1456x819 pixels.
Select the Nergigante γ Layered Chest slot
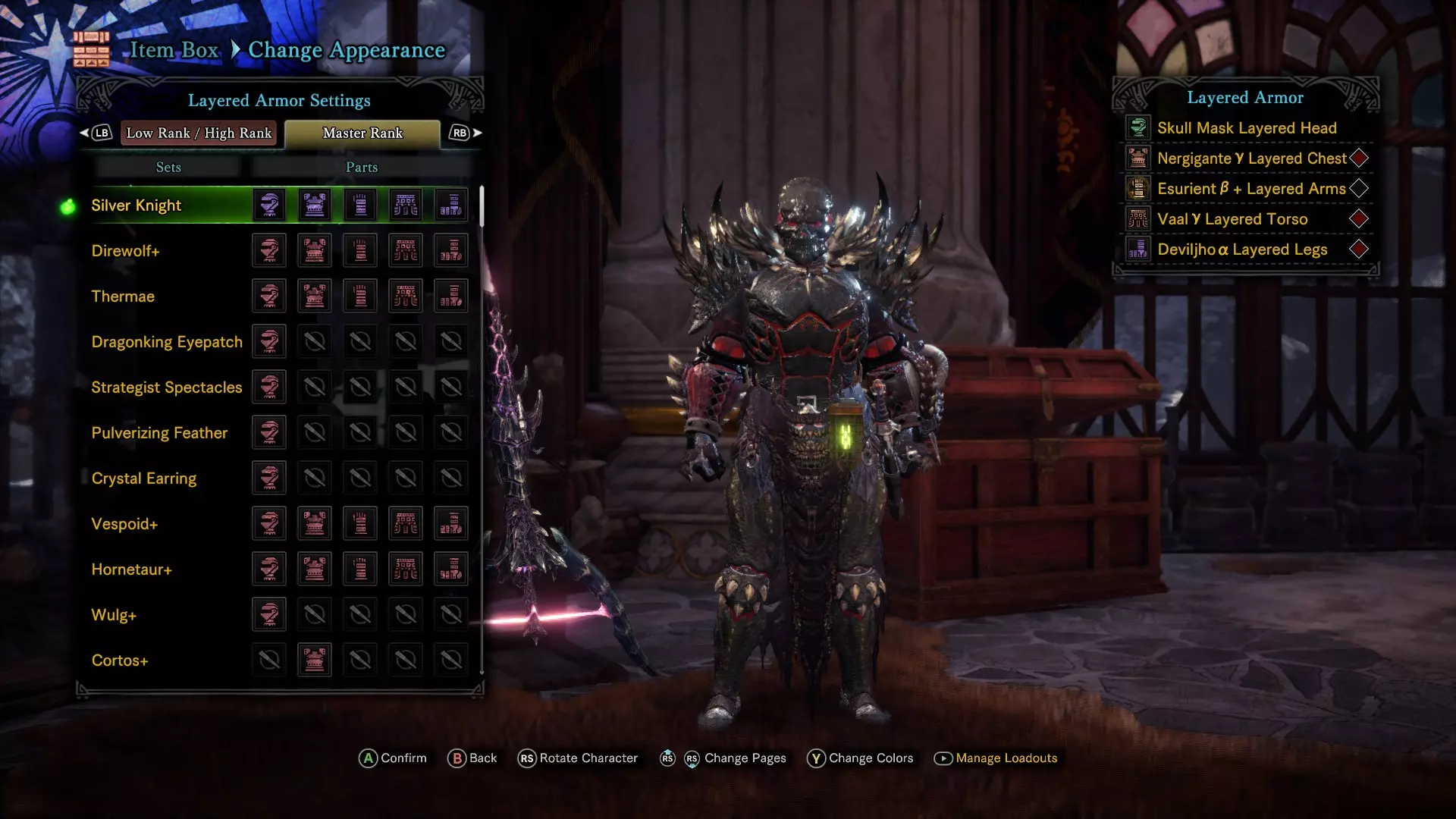click(x=1251, y=158)
